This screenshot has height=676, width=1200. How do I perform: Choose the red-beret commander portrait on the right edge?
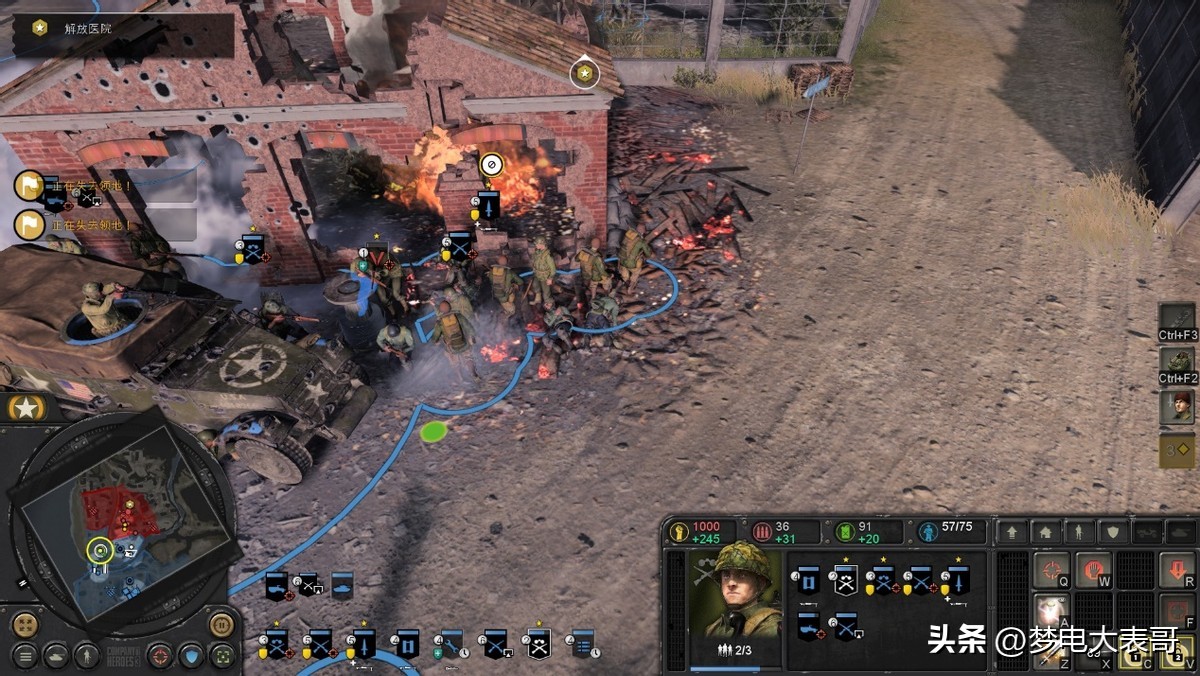tap(1177, 406)
